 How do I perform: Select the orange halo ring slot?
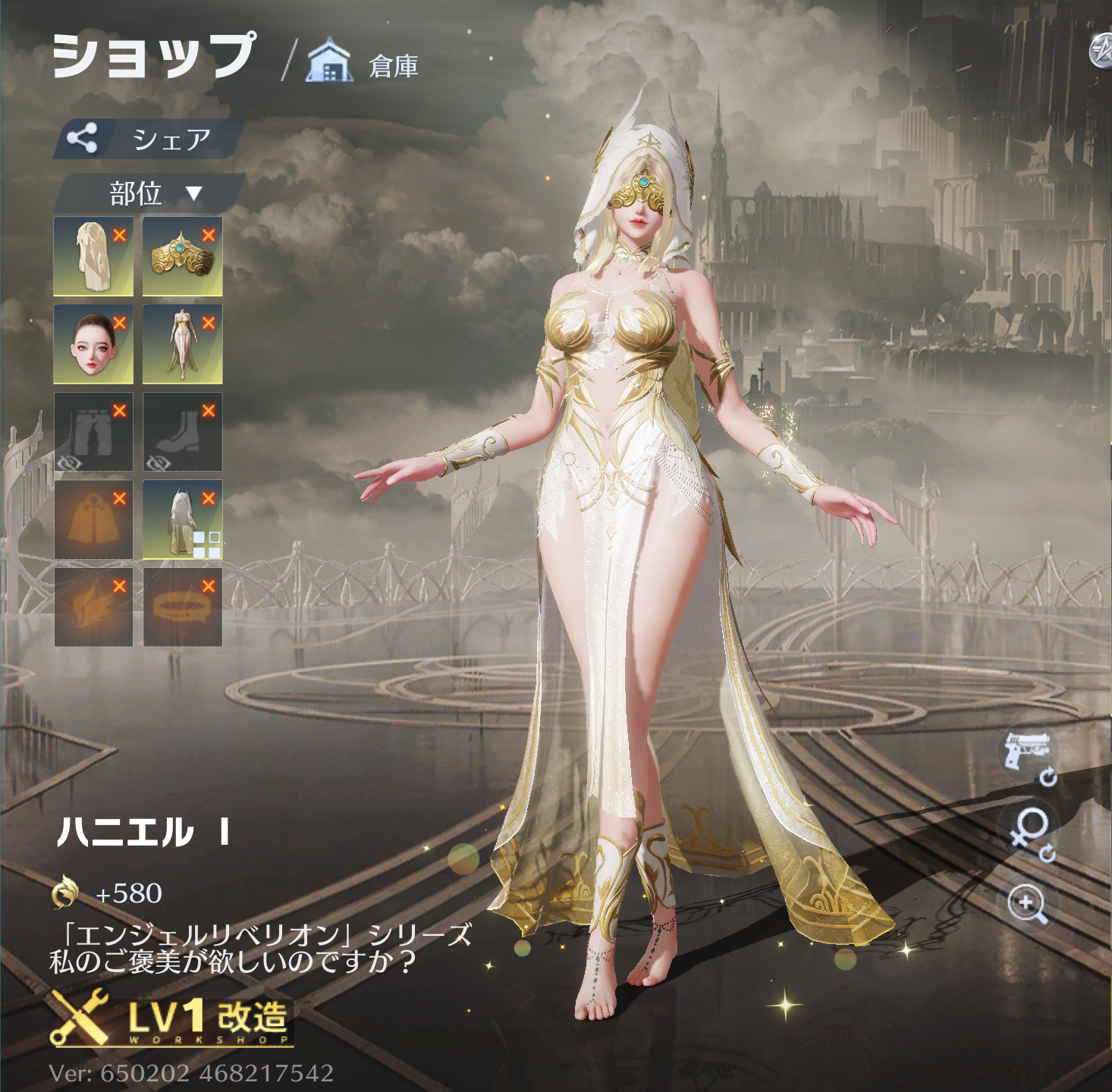[x=181, y=608]
